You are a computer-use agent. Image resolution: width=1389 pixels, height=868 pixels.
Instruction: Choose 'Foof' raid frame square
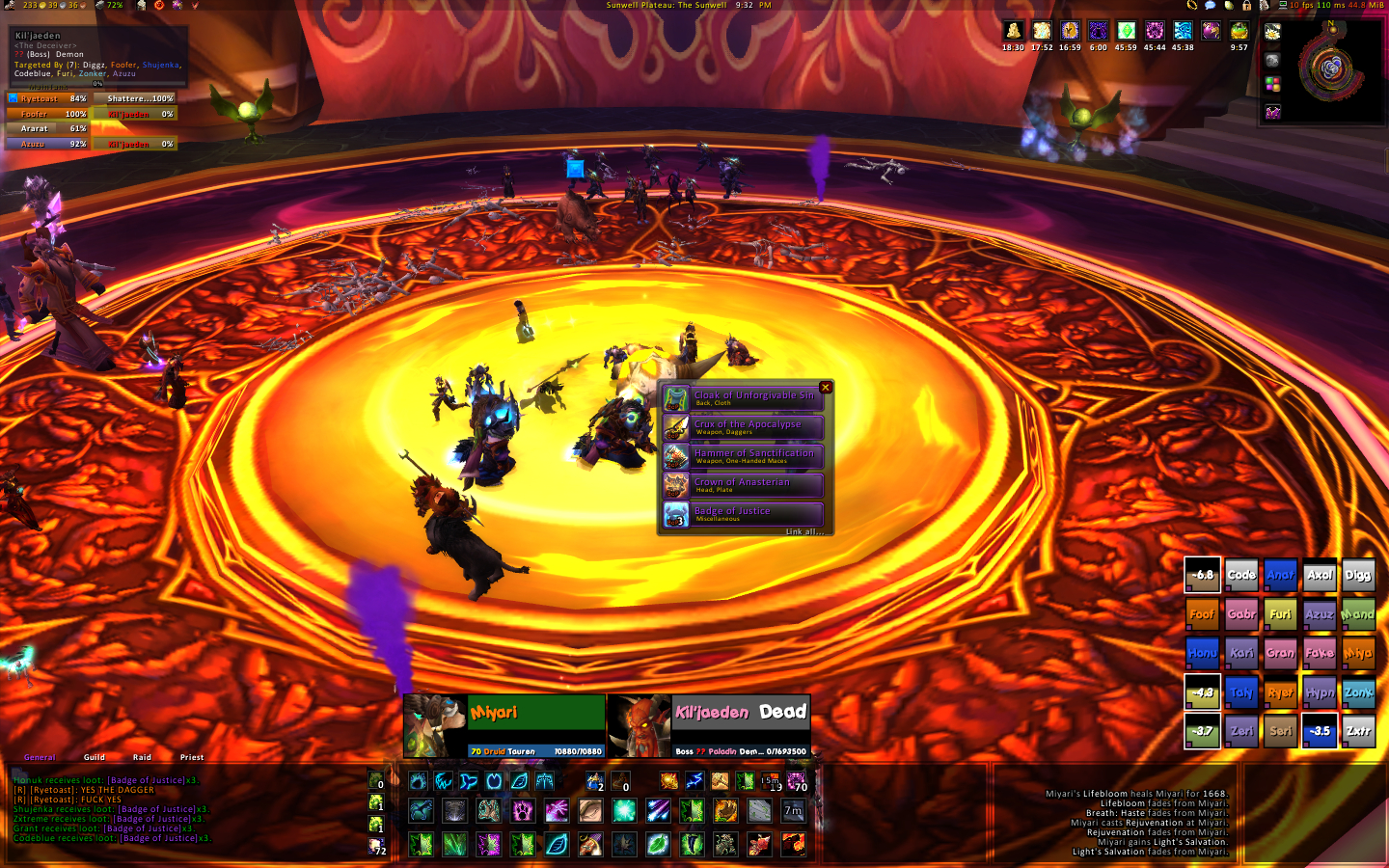point(1202,614)
